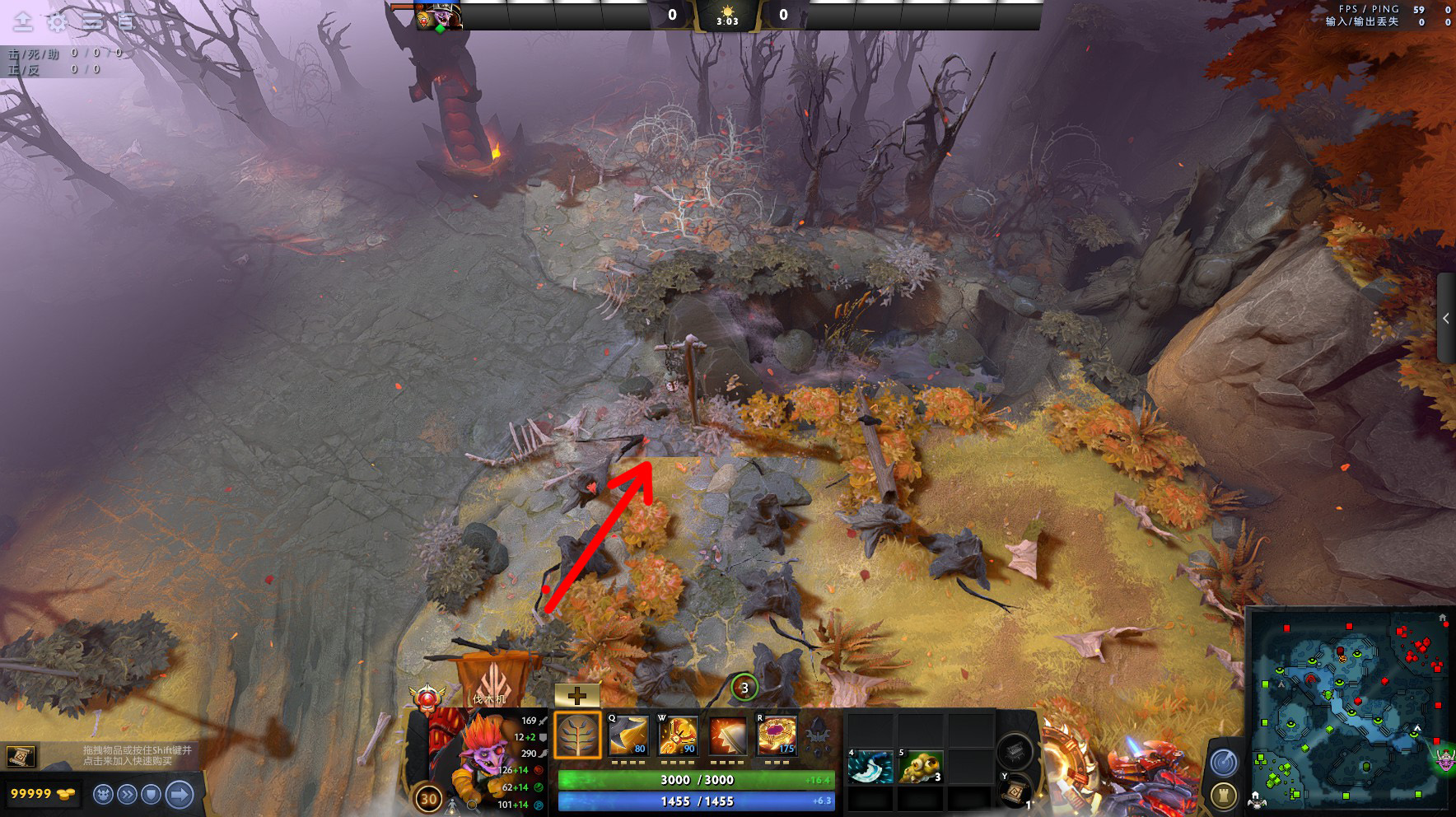Toggle the courier speed burst double-arrow button
Viewport: 1456px width, 817px height.
(x=126, y=795)
